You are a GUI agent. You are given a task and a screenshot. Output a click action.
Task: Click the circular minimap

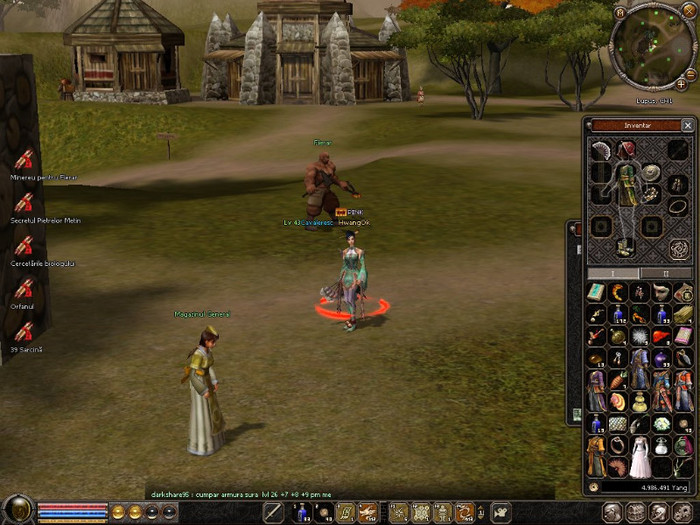650,45
